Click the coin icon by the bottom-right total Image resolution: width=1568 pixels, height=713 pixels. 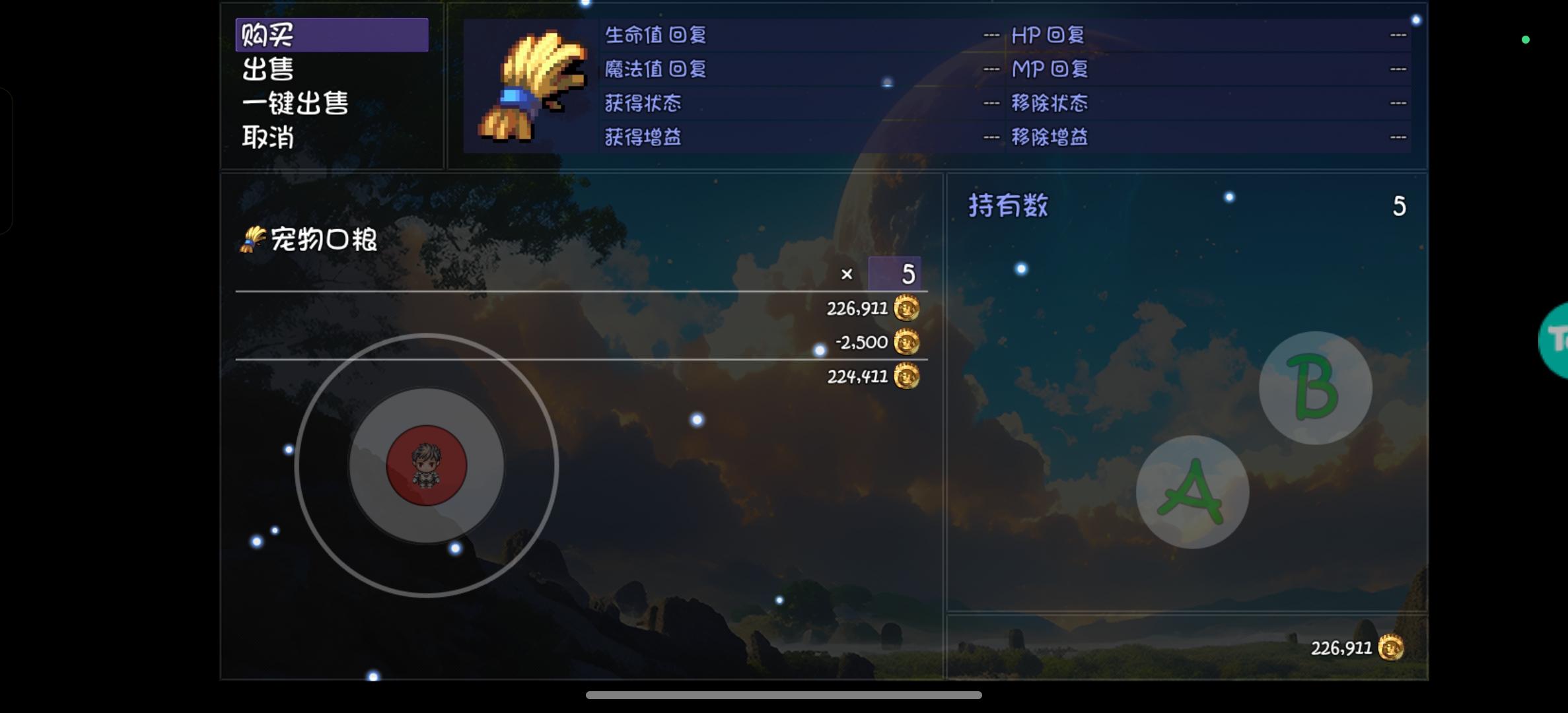point(1394,648)
